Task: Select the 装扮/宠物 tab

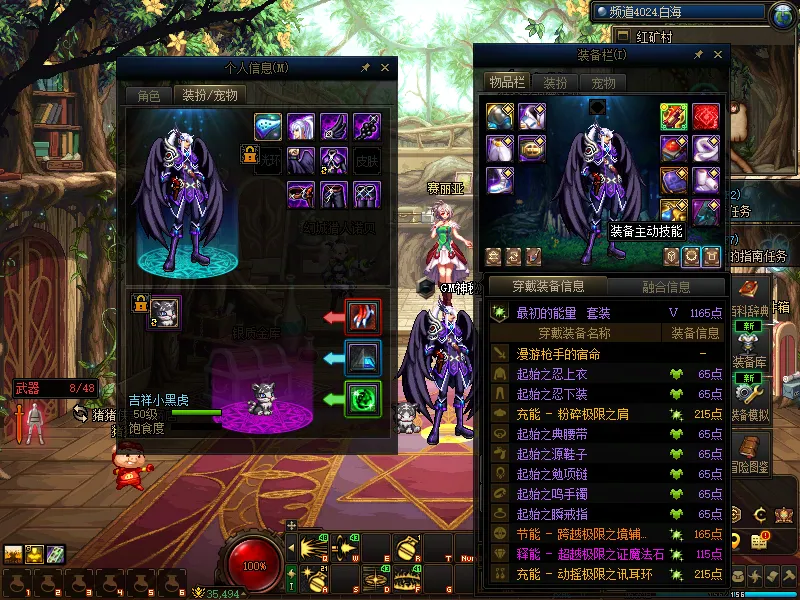Action: [x=209, y=96]
